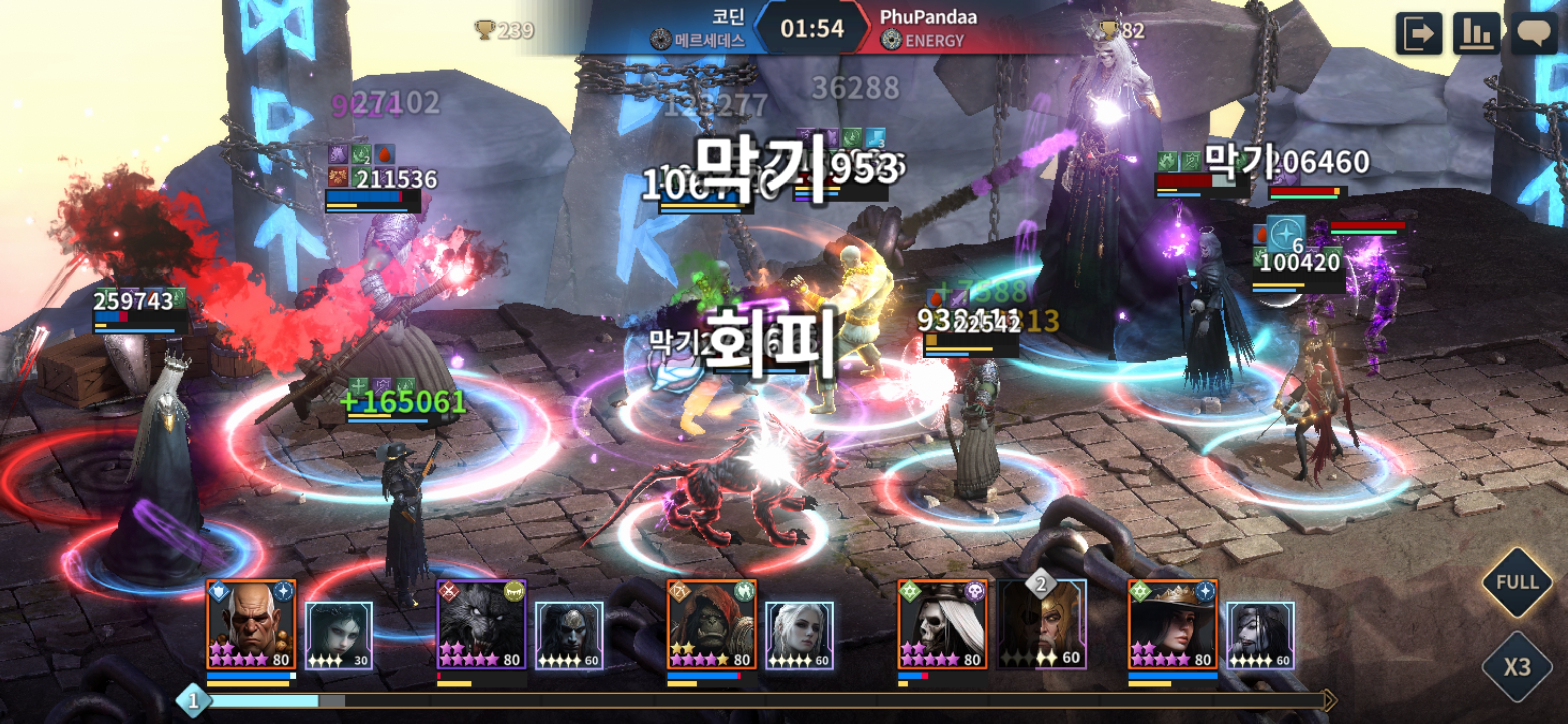Select the level 30 pale girl portrait
Screen dimensions: 1568x724
tap(338, 635)
